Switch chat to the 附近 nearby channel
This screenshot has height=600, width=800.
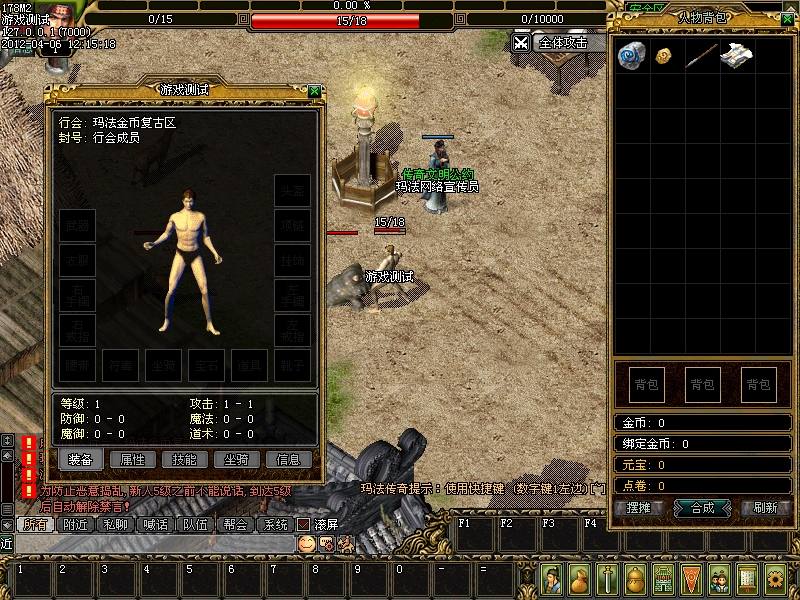pyautogui.click(x=75, y=524)
